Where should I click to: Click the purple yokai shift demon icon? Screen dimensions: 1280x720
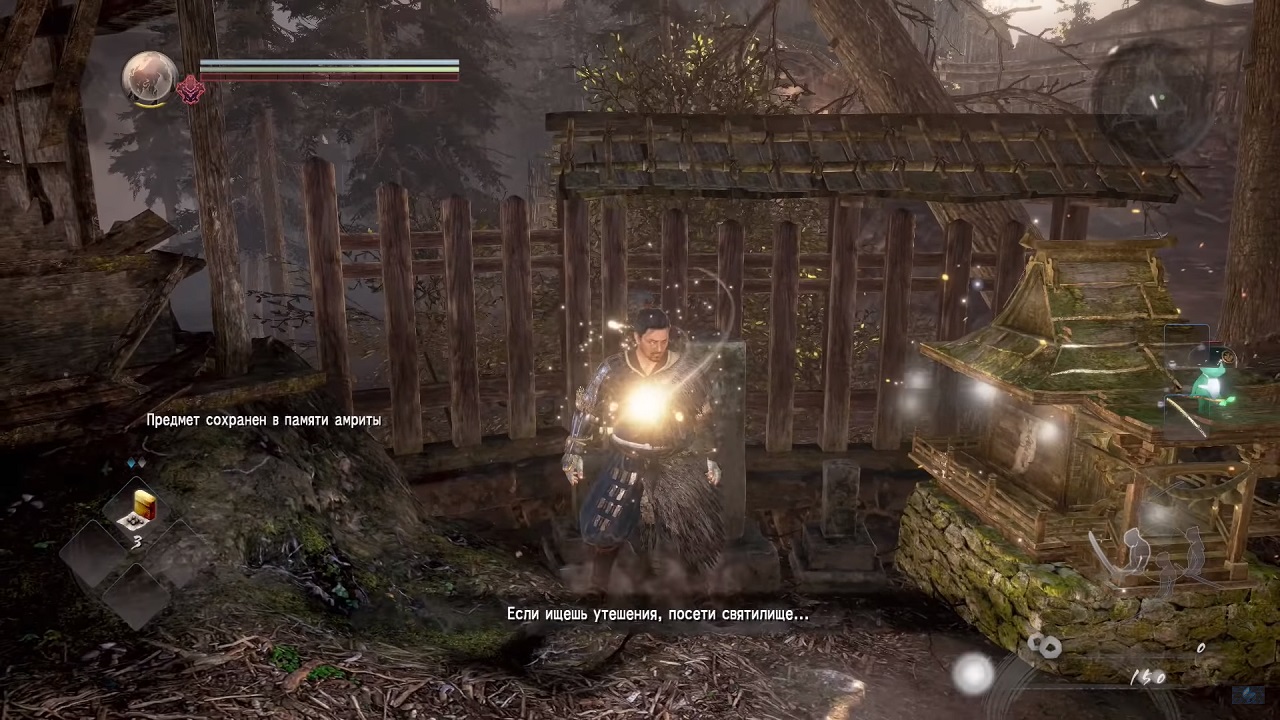pos(190,90)
